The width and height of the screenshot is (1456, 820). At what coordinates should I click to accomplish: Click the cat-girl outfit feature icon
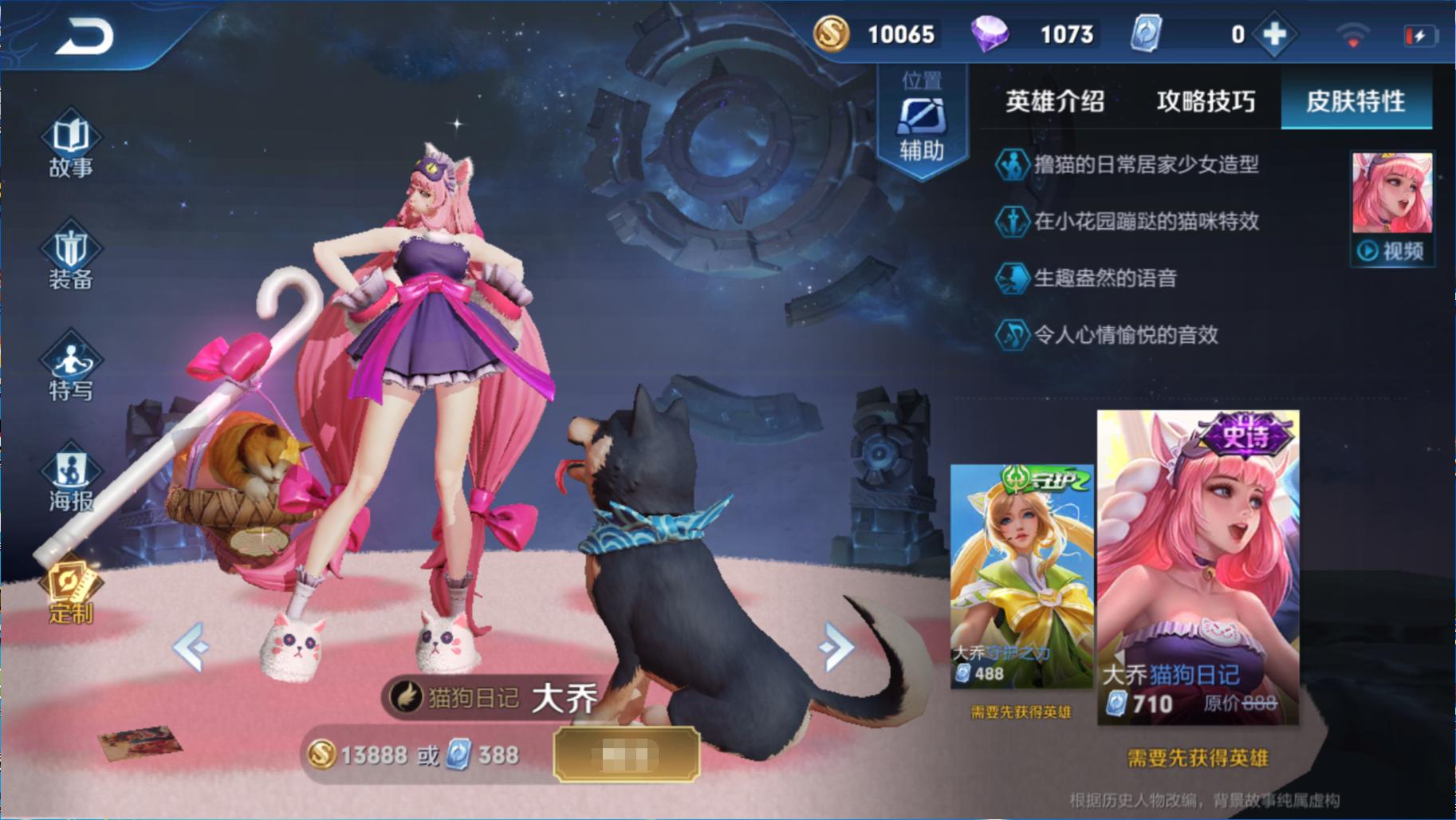tap(1011, 165)
